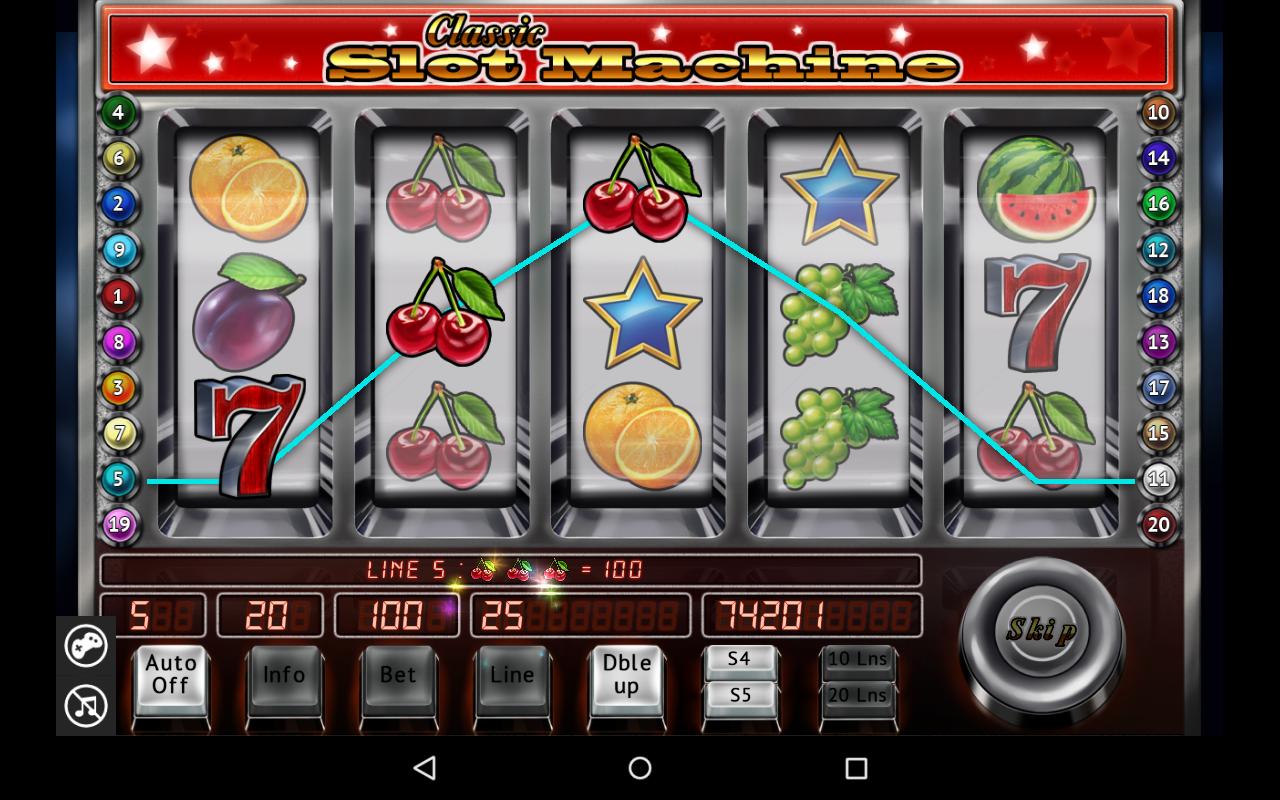Select payline number 5 on the left side
The image size is (1280, 800).
click(x=119, y=479)
